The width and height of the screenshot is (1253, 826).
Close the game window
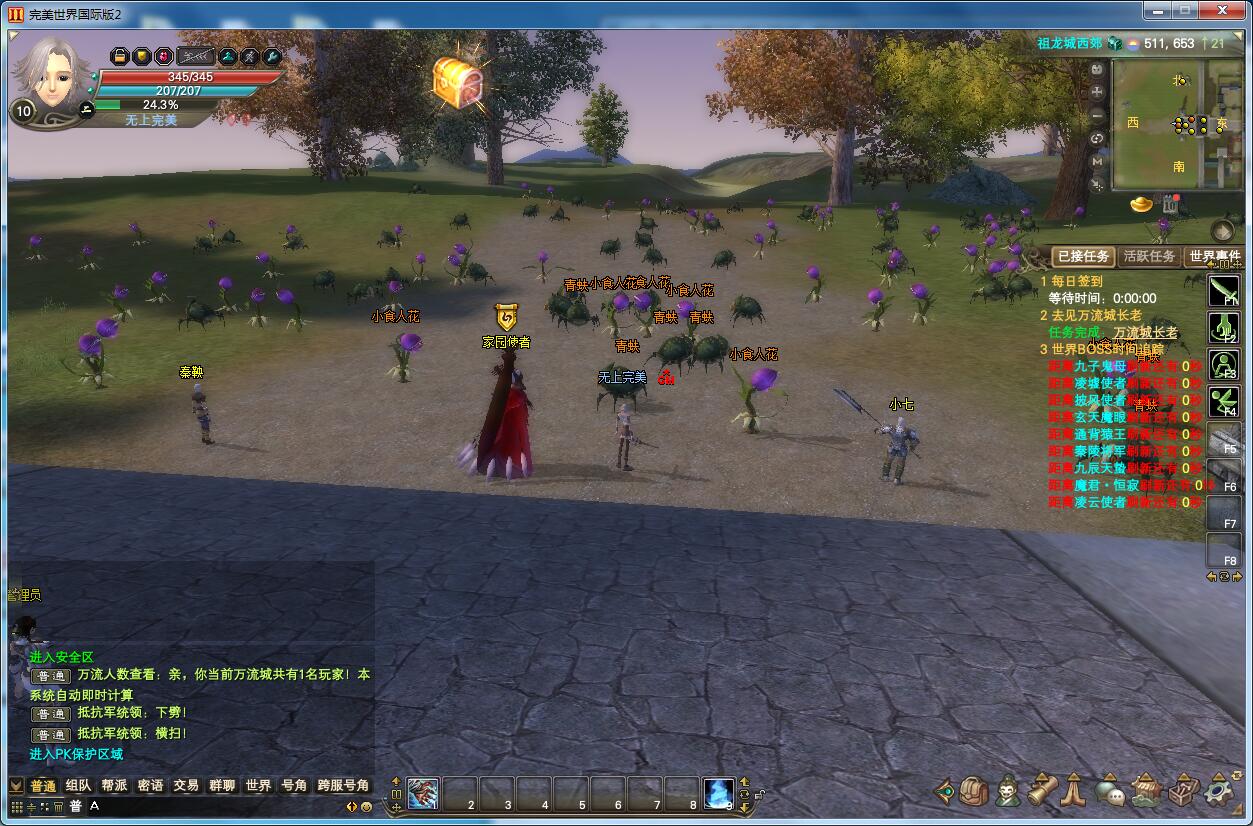(x=1222, y=10)
